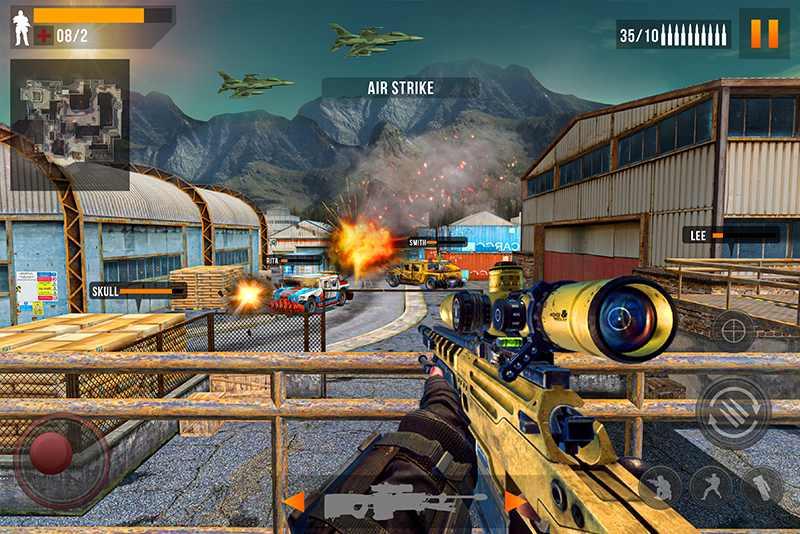Select the standing soldier stance icon
Viewport: 800px width, 534px height.
pos(711,486)
